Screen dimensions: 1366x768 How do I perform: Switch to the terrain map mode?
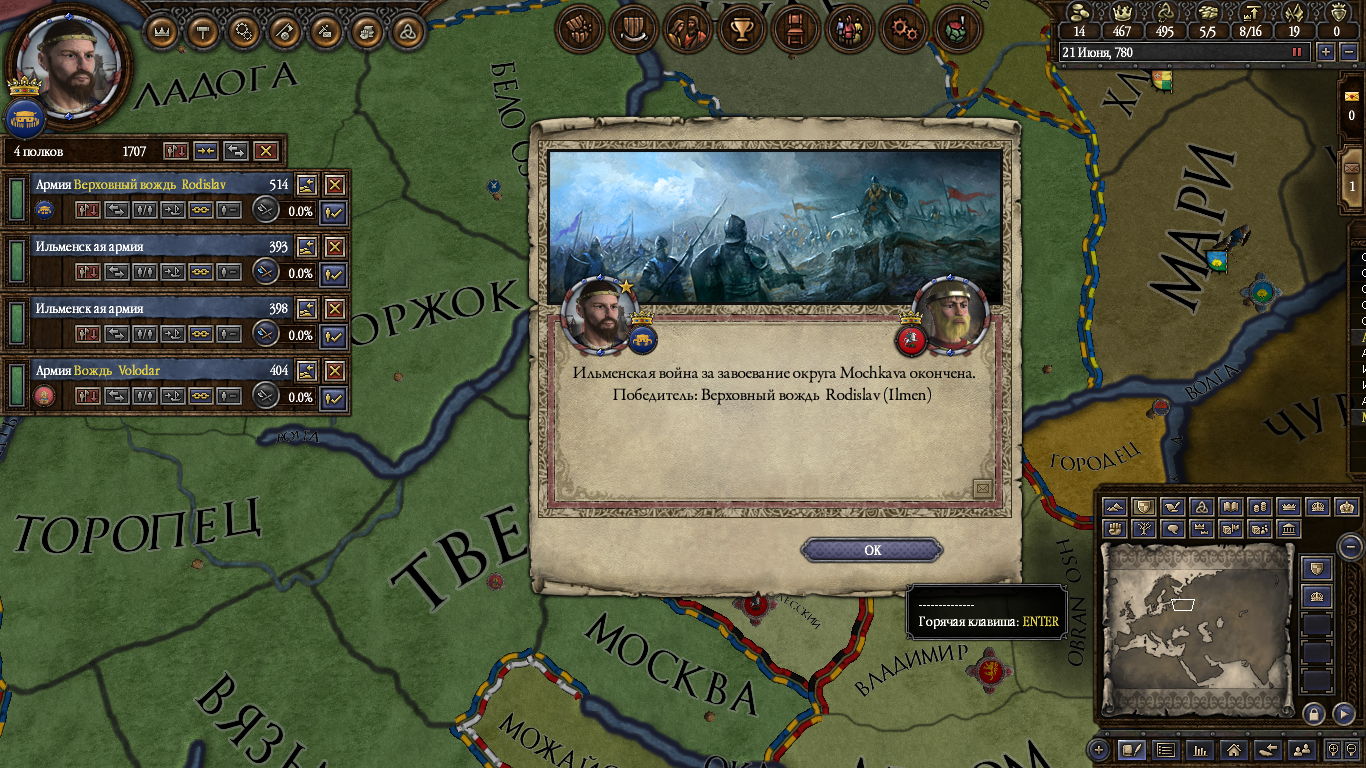(1114, 507)
